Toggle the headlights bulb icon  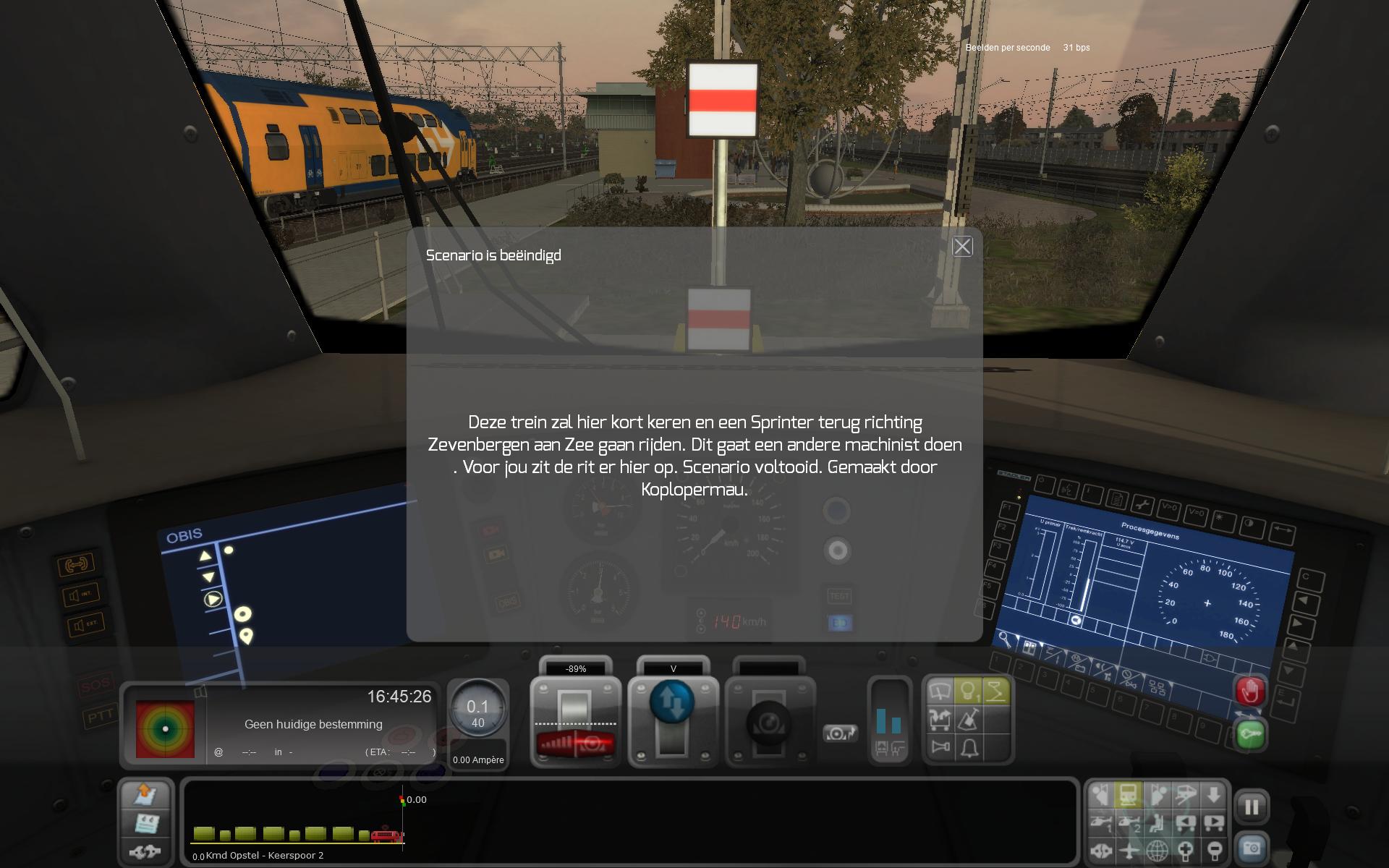point(968,692)
